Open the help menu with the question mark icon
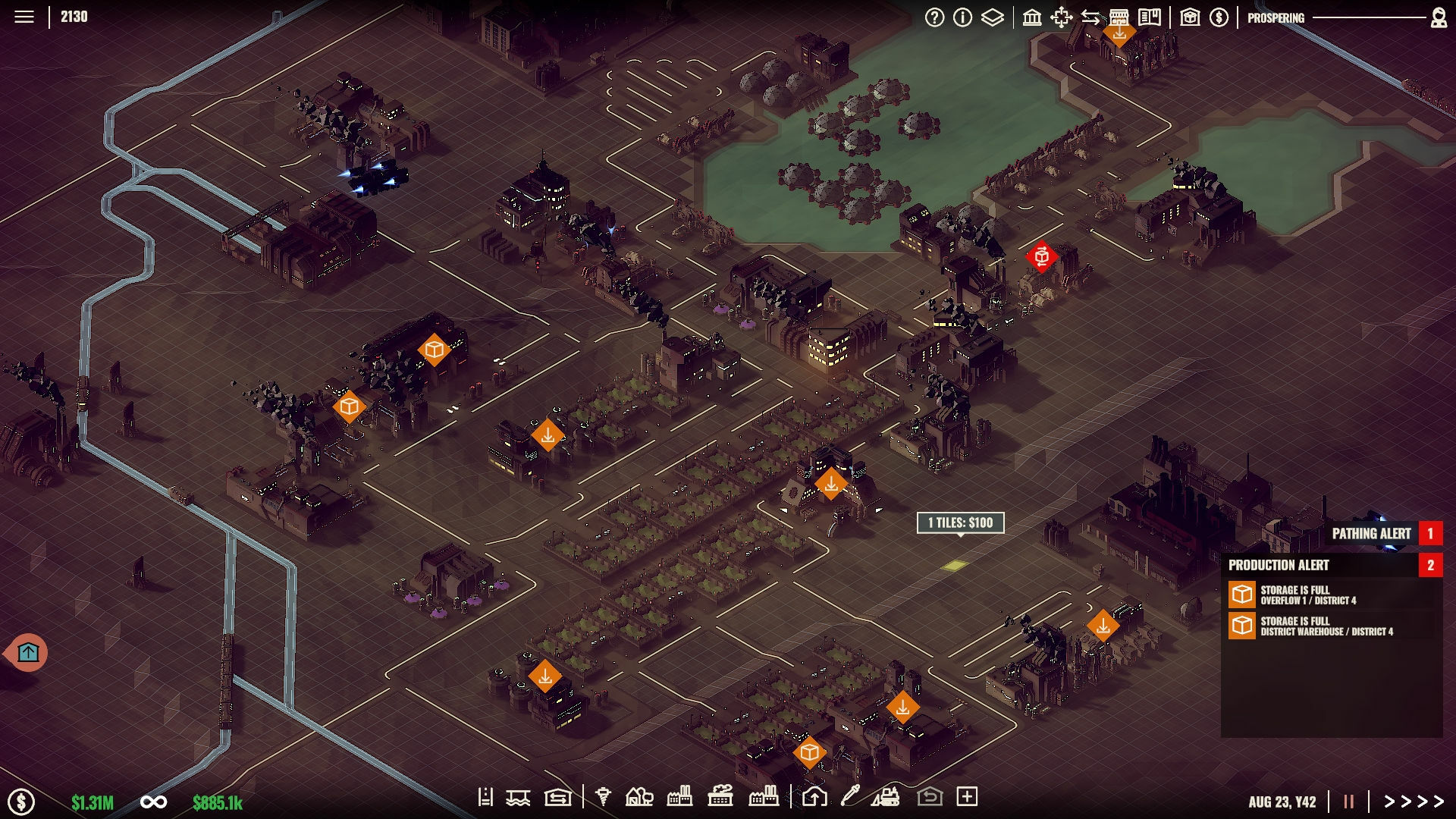This screenshot has width=1456, height=819. pyautogui.click(x=936, y=16)
